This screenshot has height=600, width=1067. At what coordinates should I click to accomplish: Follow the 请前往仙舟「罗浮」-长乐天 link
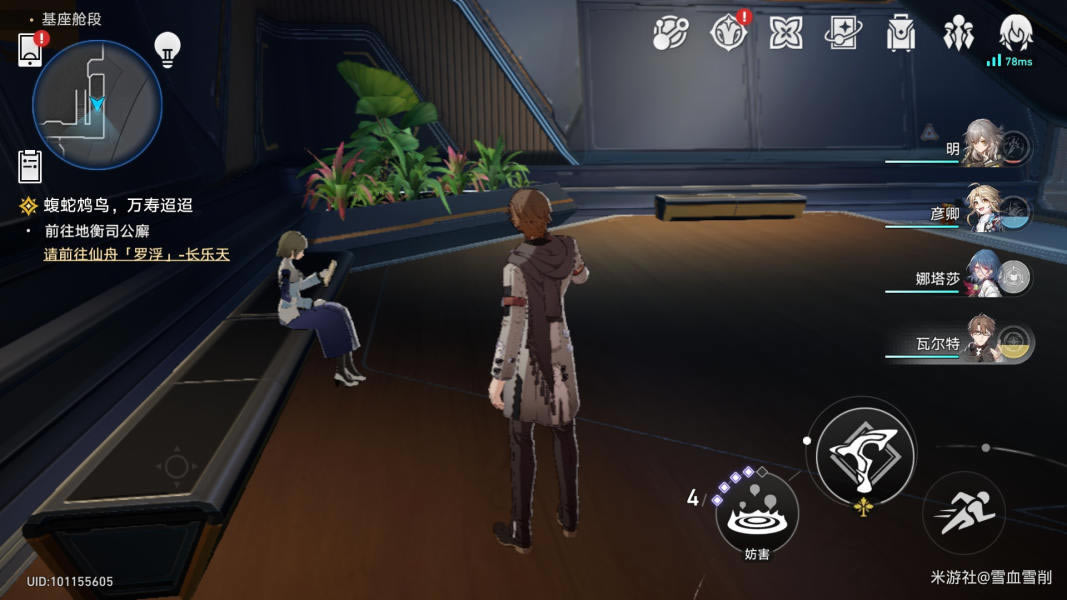click(x=137, y=254)
